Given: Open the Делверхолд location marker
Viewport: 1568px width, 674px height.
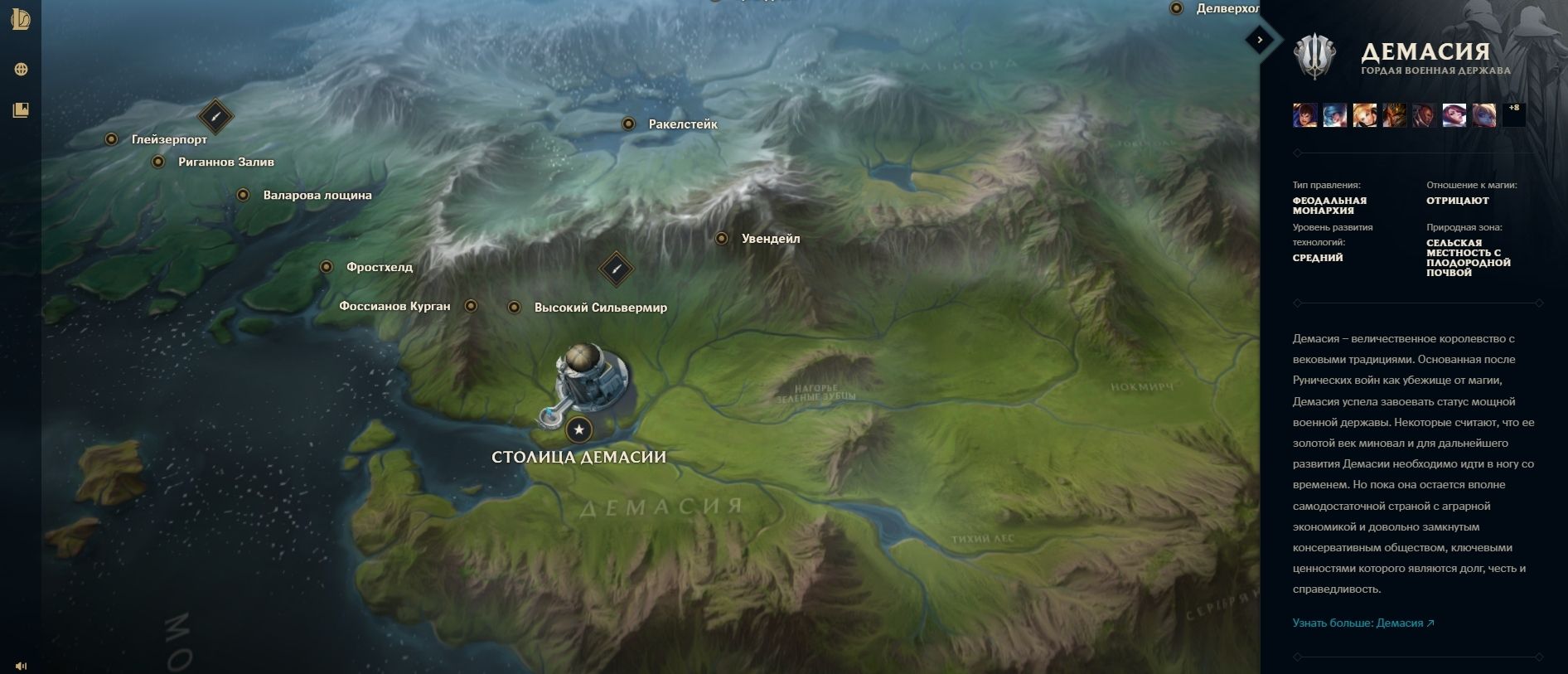Looking at the screenshot, I should [1176, 8].
